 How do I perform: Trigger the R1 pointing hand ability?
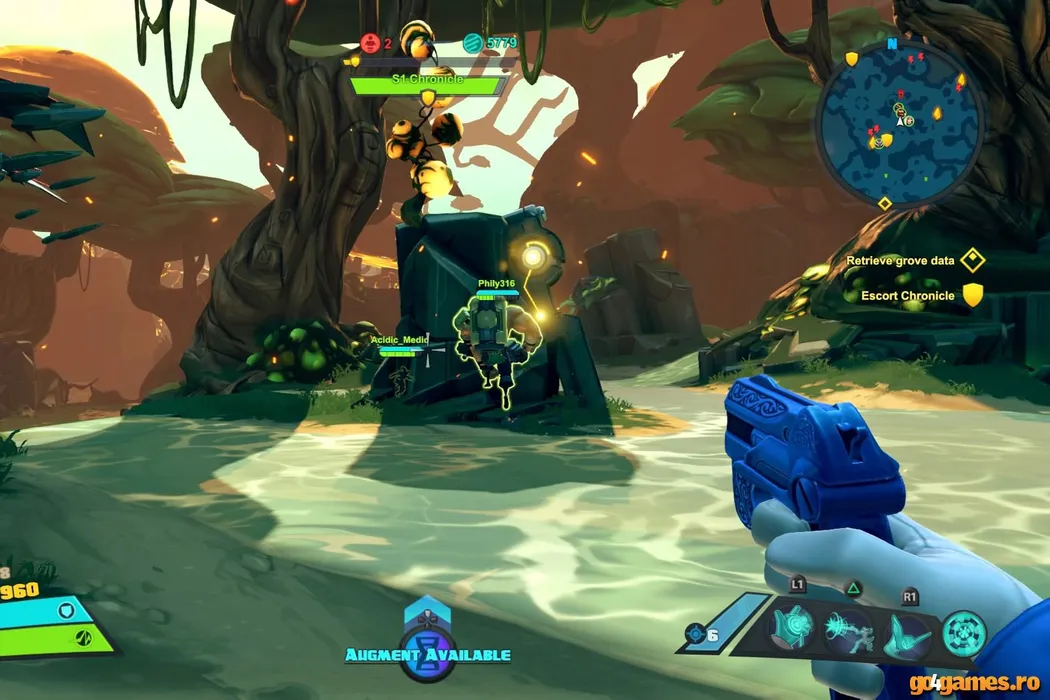(908, 631)
